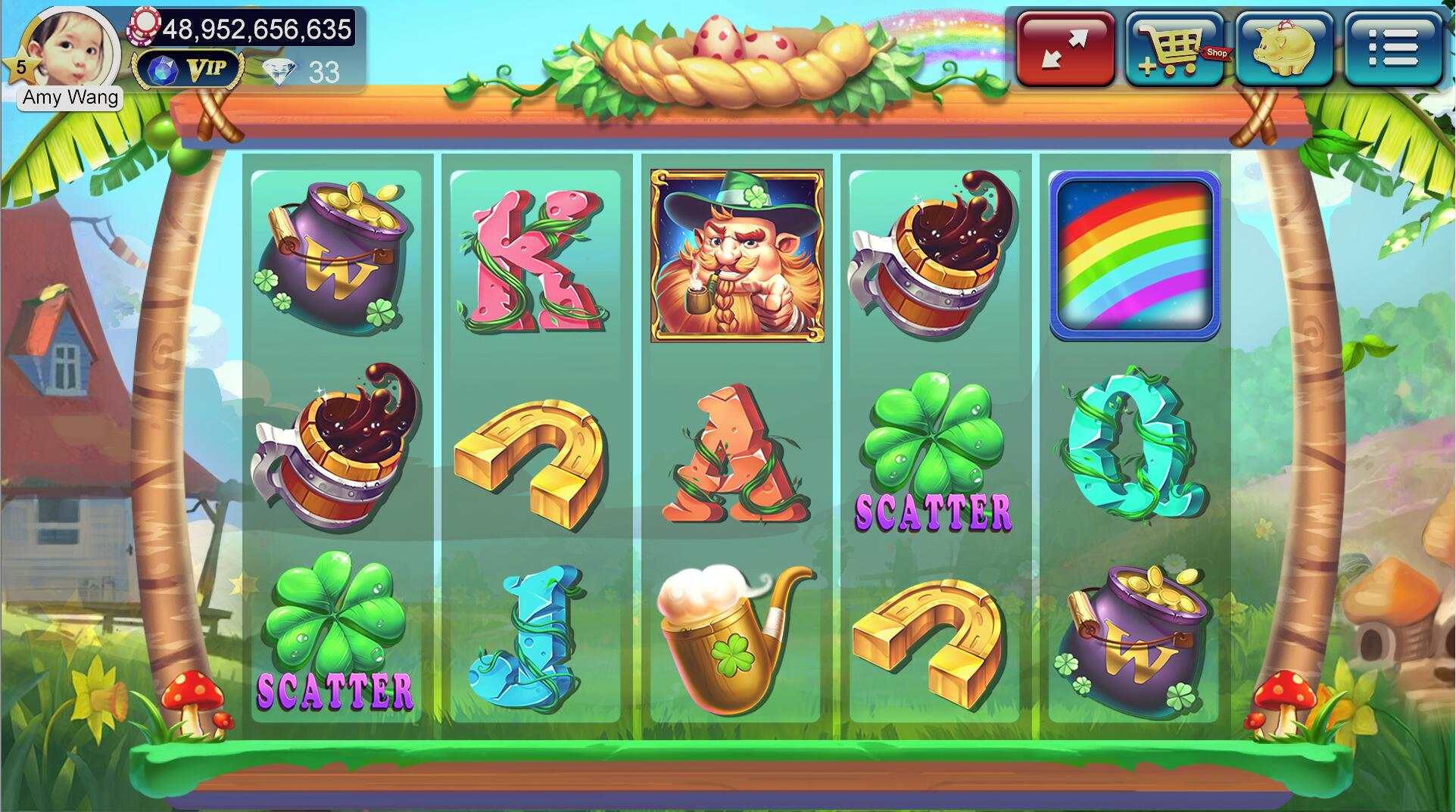Screen dimensions: 1456x812
Task: Open the shopping cart Shop
Action: coord(1174,48)
